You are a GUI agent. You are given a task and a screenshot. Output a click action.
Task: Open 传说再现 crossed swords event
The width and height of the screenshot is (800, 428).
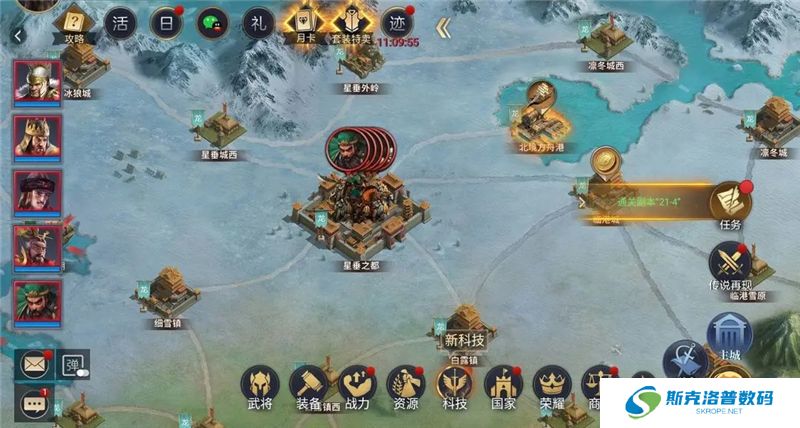tap(729, 264)
